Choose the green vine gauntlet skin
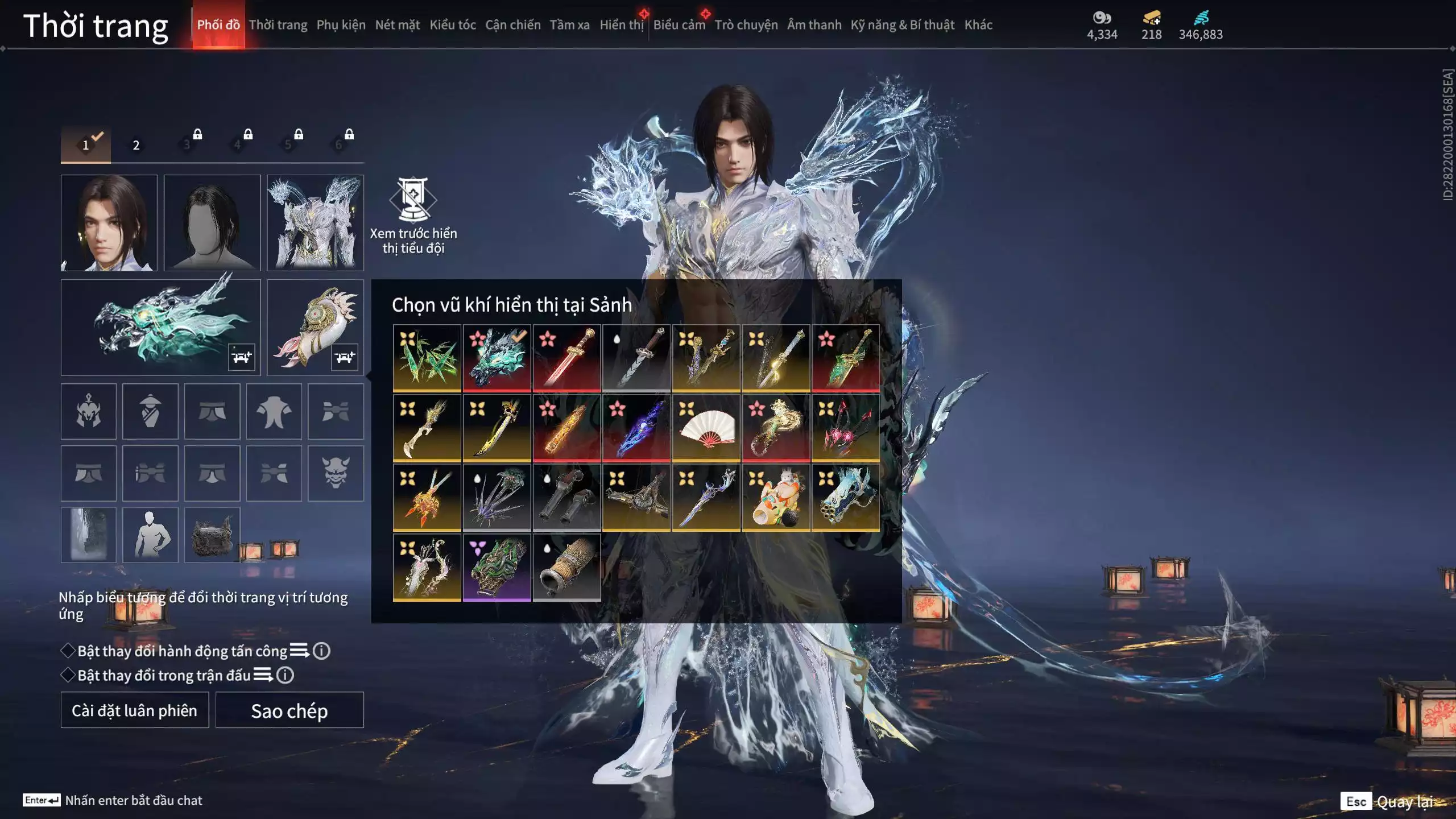This screenshot has height=819, width=1456. point(497,568)
